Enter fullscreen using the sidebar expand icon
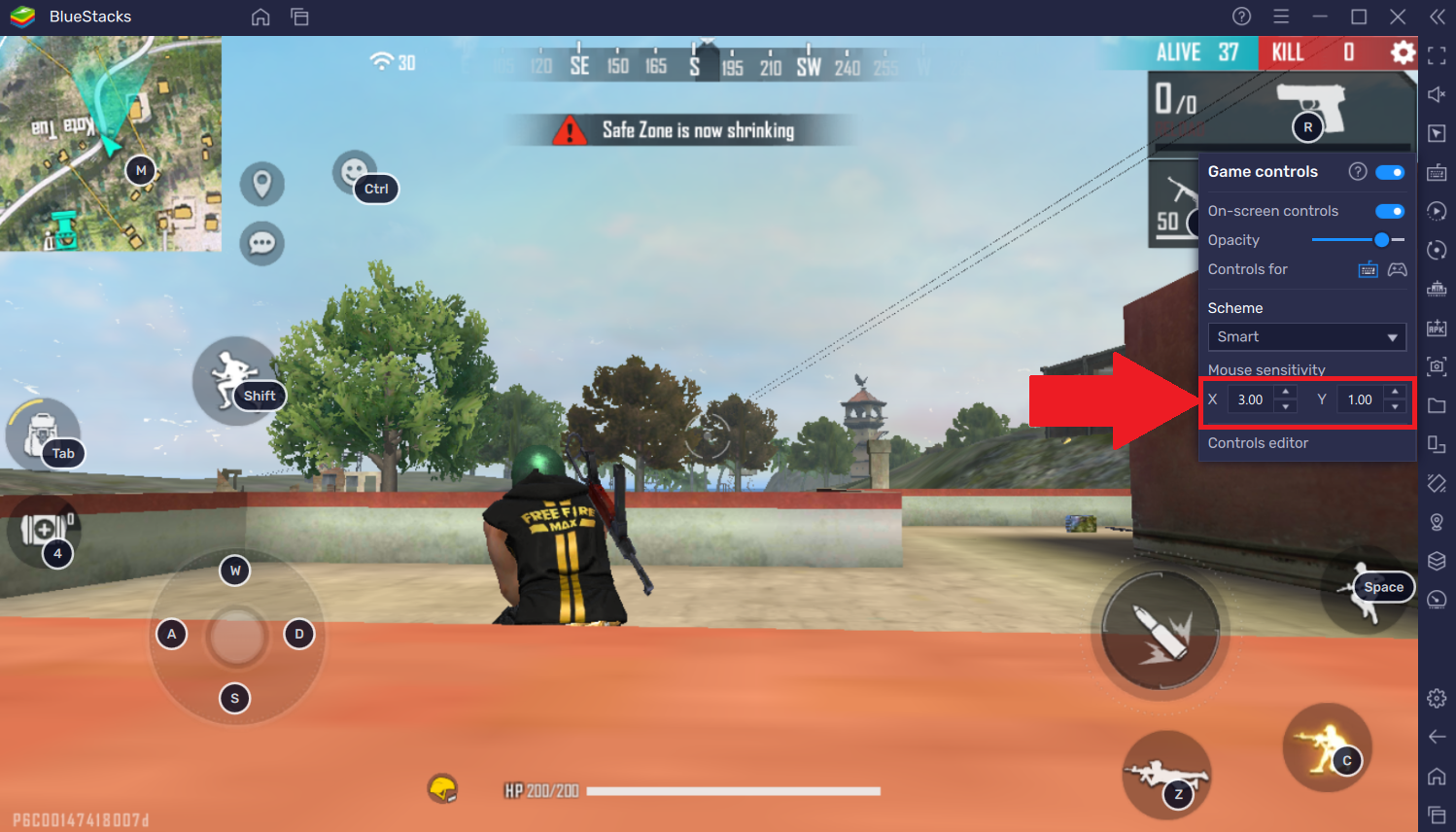 (x=1438, y=55)
